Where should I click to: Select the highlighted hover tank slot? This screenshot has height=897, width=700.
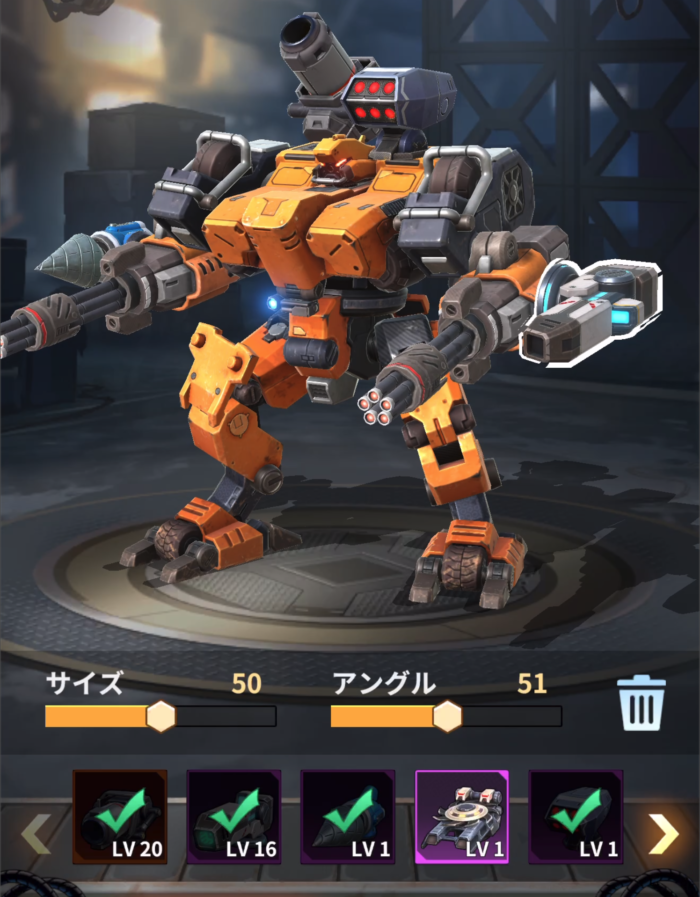pyautogui.click(x=462, y=817)
